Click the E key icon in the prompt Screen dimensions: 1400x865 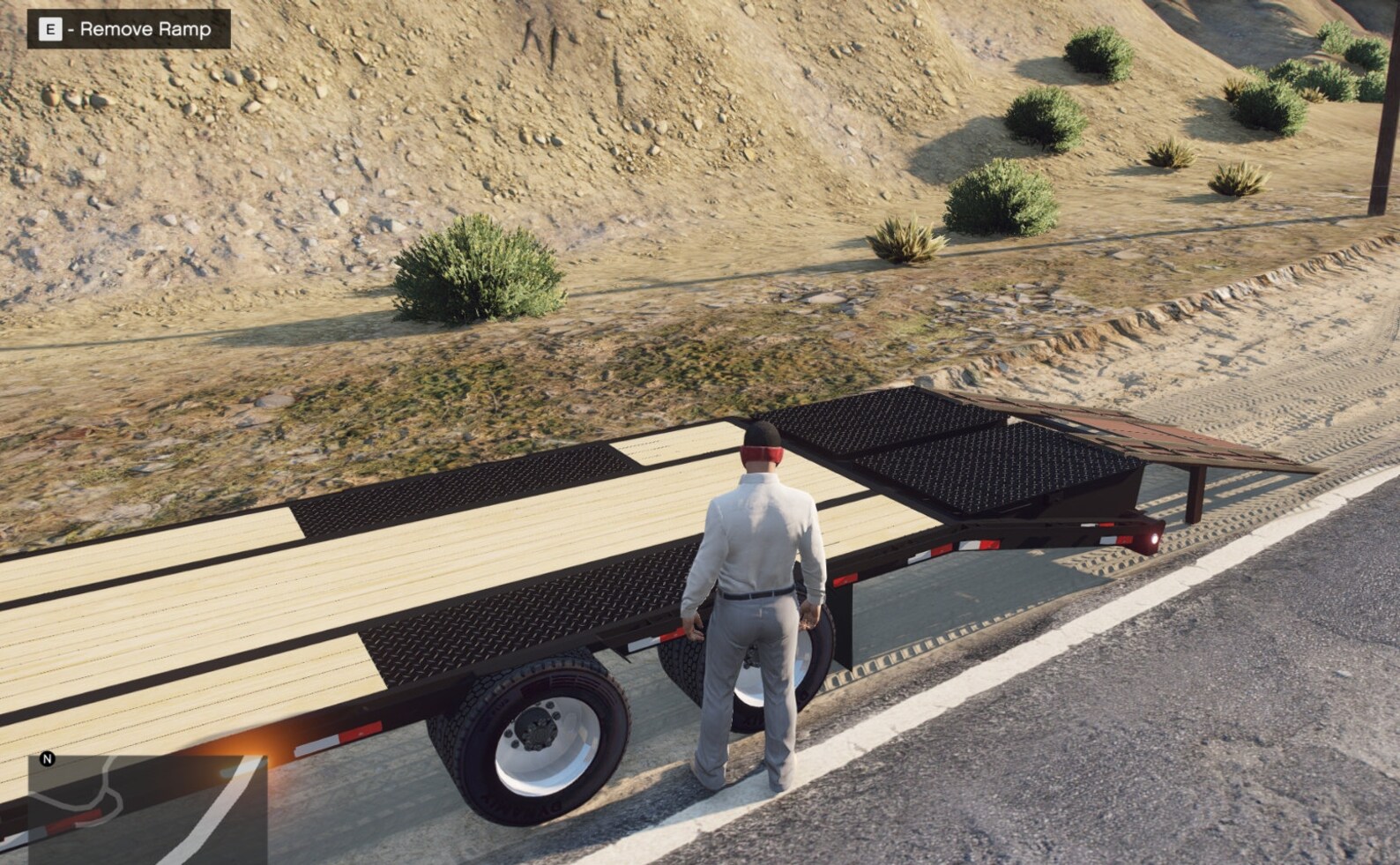(50, 29)
